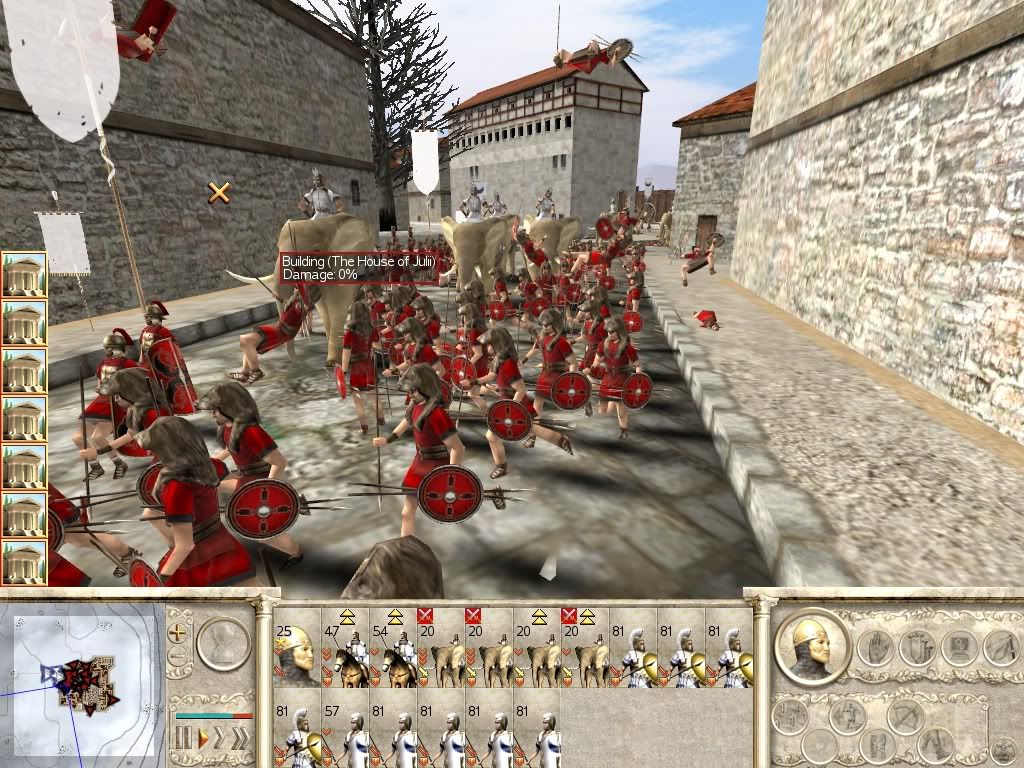Set battle to normal play speed

pyautogui.click(x=203, y=738)
